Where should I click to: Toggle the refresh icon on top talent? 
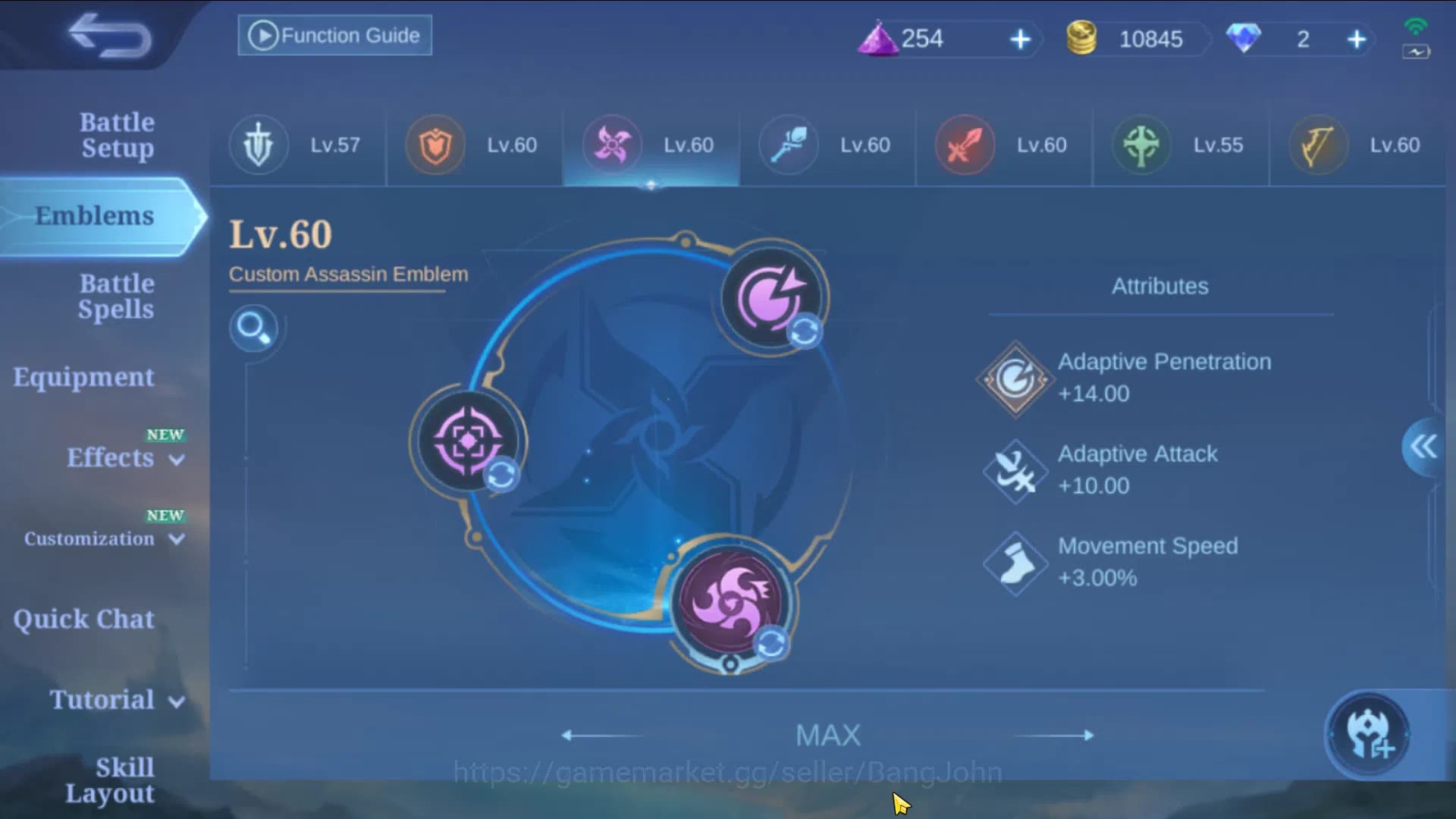click(x=806, y=331)
